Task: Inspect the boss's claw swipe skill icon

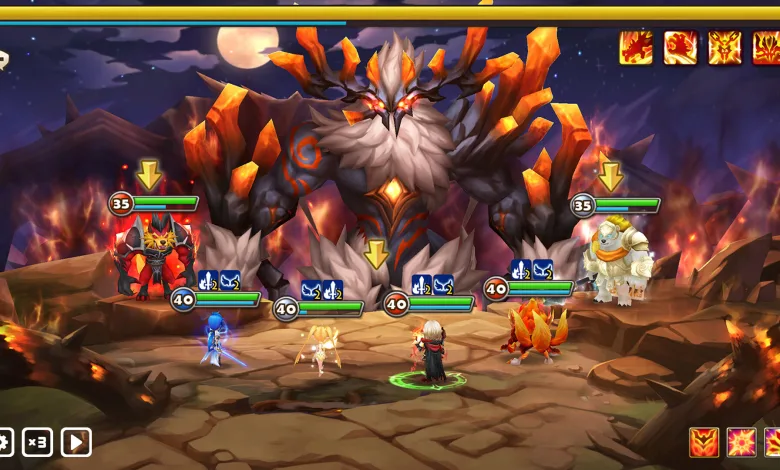Action: 636,48
